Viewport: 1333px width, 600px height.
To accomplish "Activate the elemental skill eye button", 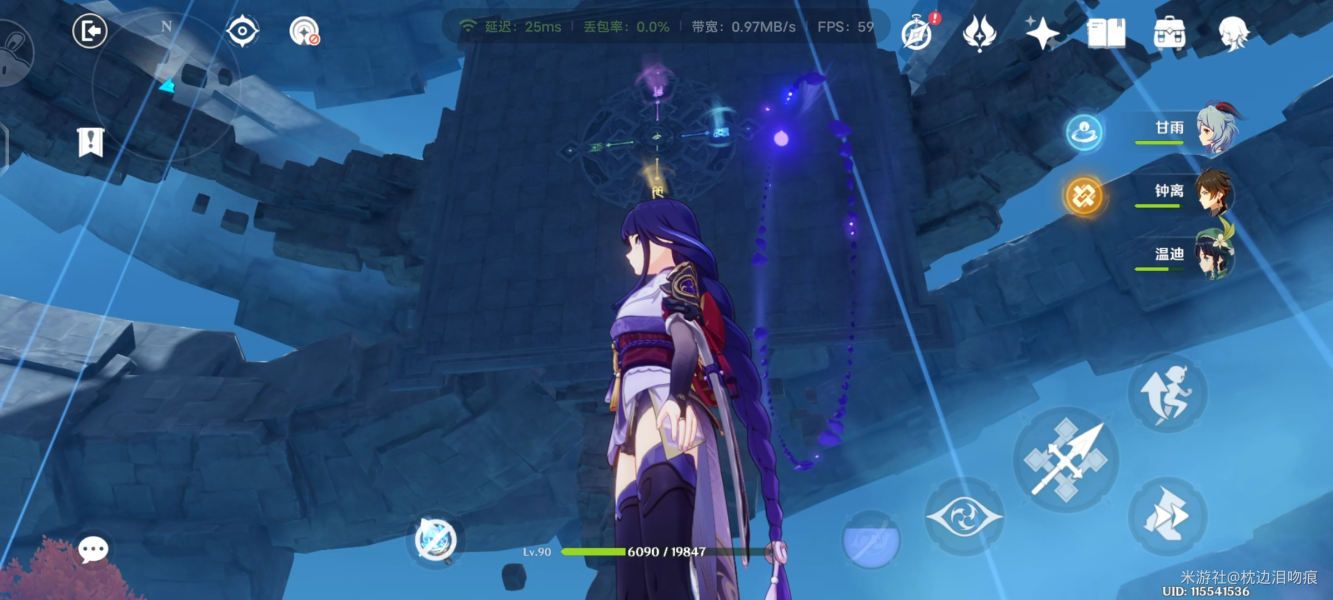I will click(963, 517).
